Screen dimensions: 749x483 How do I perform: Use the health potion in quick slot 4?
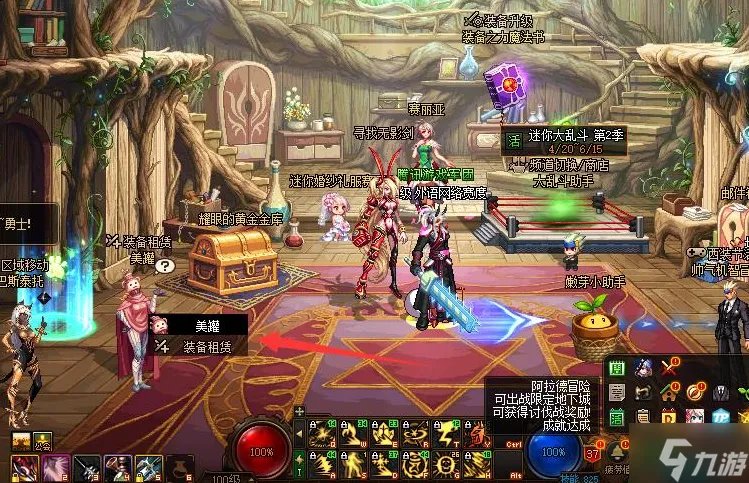click(119, 467)
